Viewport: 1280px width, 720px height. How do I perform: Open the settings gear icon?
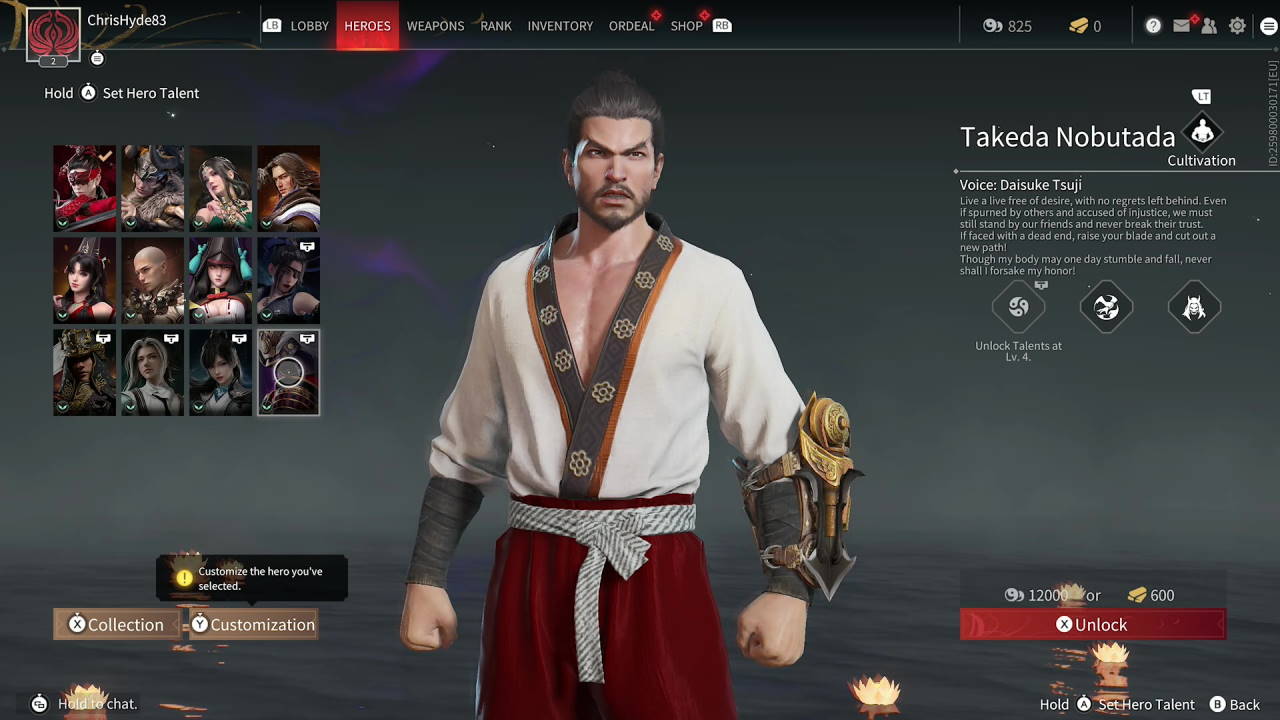pos(1236,26)
